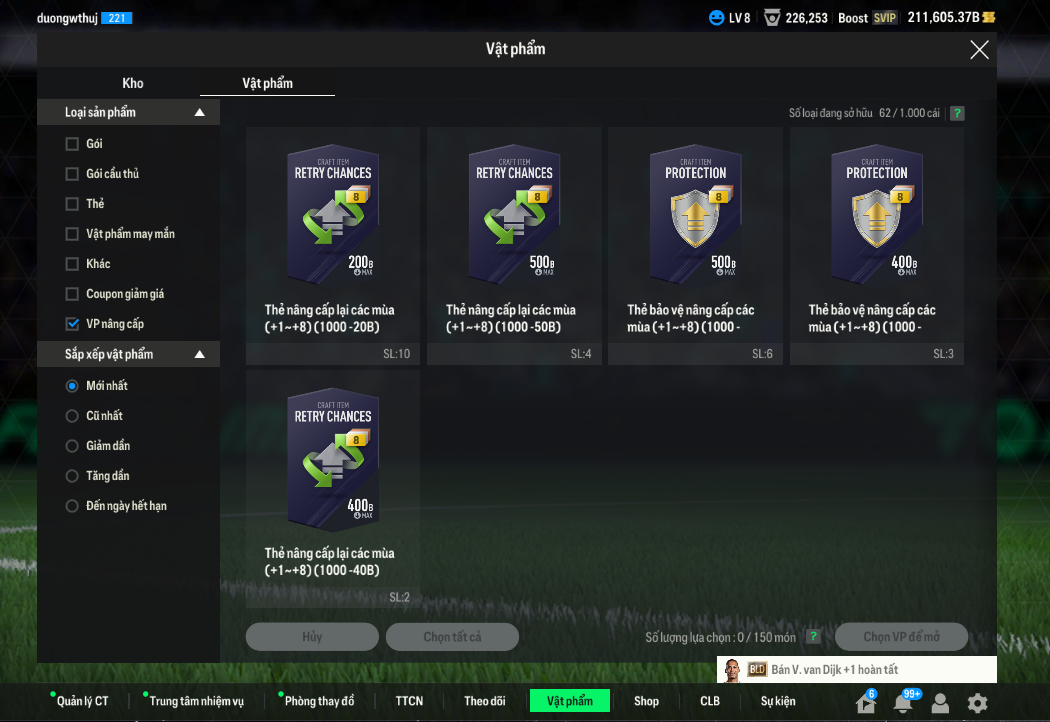Sort items by Cũ nhất
The image size is (1050, 722).
coord(72,416)
